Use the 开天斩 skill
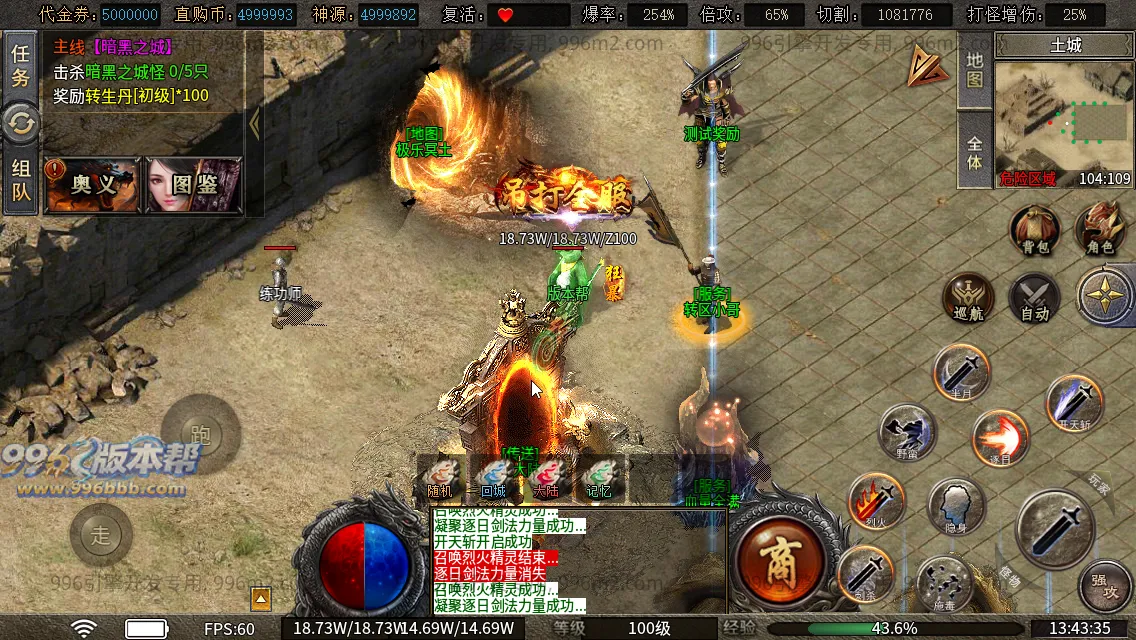This screenshot has height=640, width=1136. click(1074, 403)
